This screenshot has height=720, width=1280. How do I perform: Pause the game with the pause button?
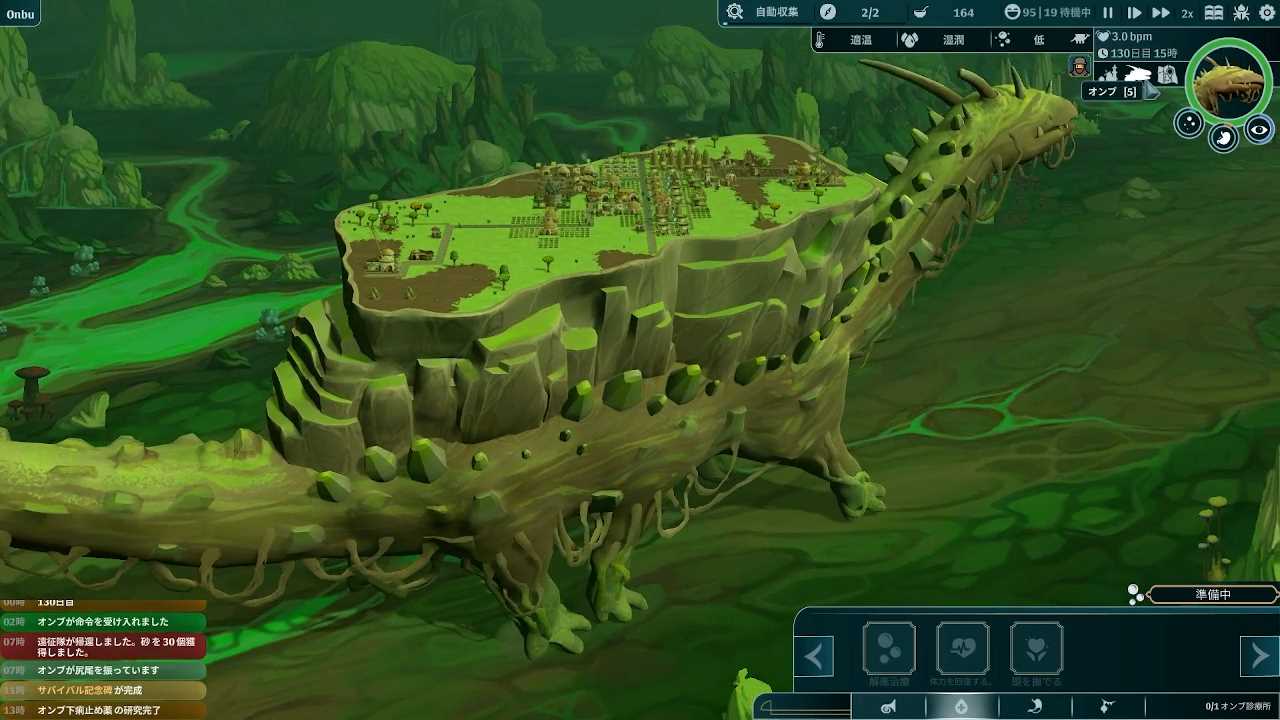1108,13
